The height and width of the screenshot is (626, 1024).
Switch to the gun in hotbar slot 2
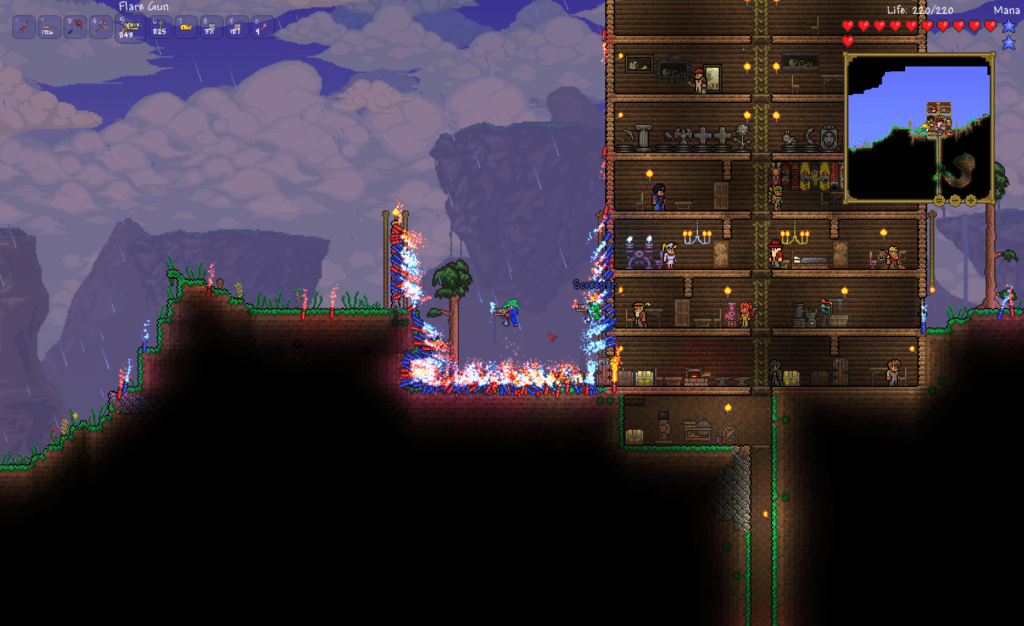50,28
